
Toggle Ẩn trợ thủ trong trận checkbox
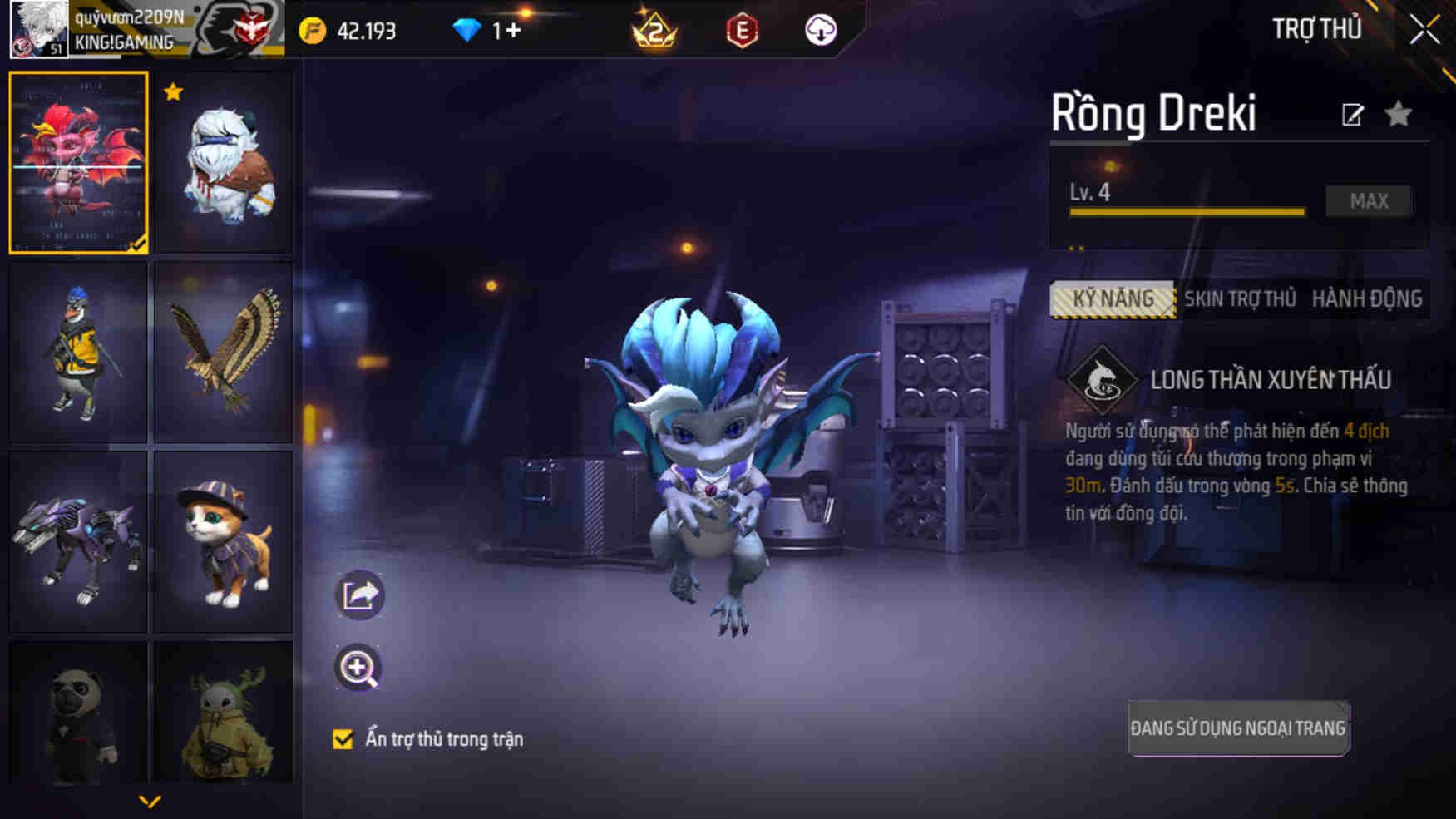click(x=343, y=739)
